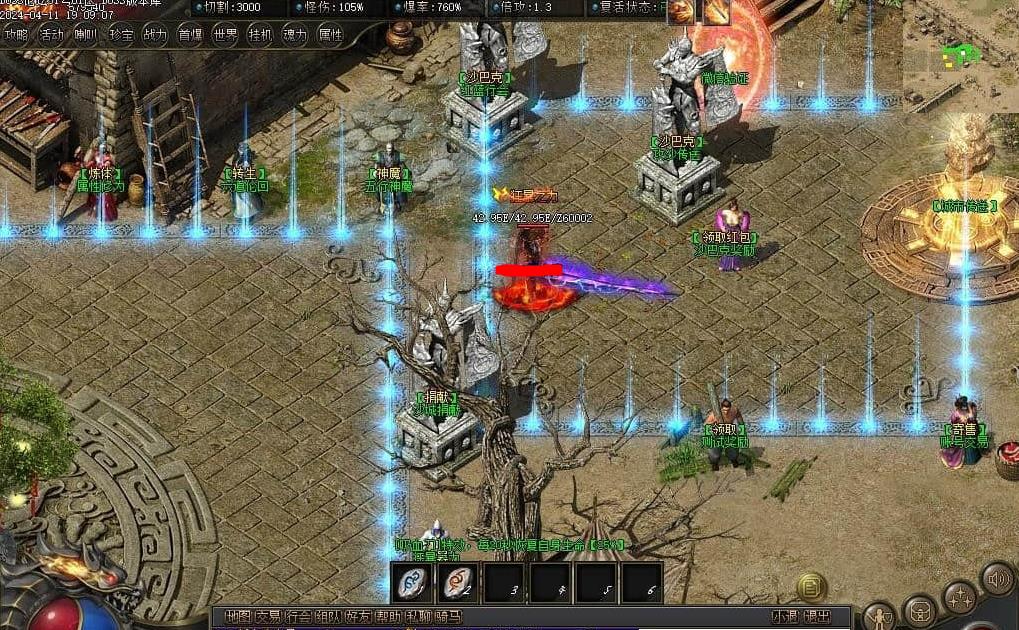Open the round gold scroll icon

pos(811,586)
